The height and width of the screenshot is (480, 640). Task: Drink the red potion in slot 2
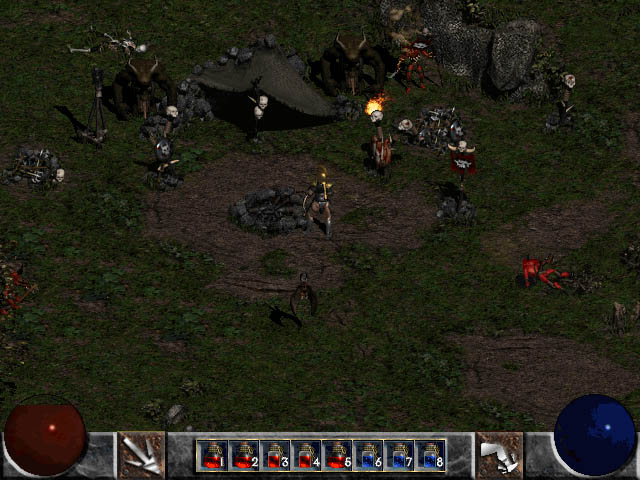[x=243, y=455]
